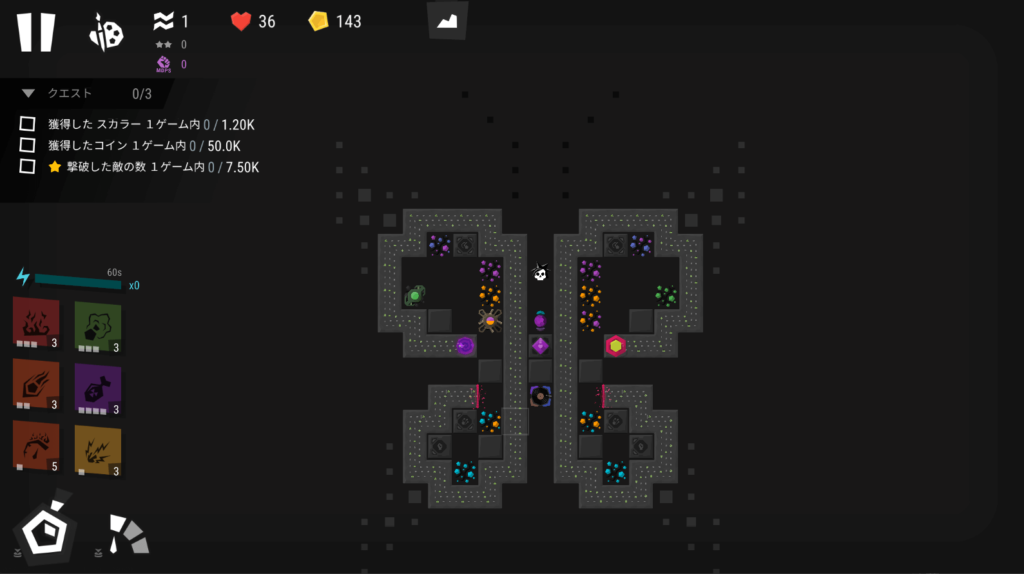Viewport: 1024px width, 574px height.
Task: Use the orange fireball meteor ability
Action: (36, 385)
